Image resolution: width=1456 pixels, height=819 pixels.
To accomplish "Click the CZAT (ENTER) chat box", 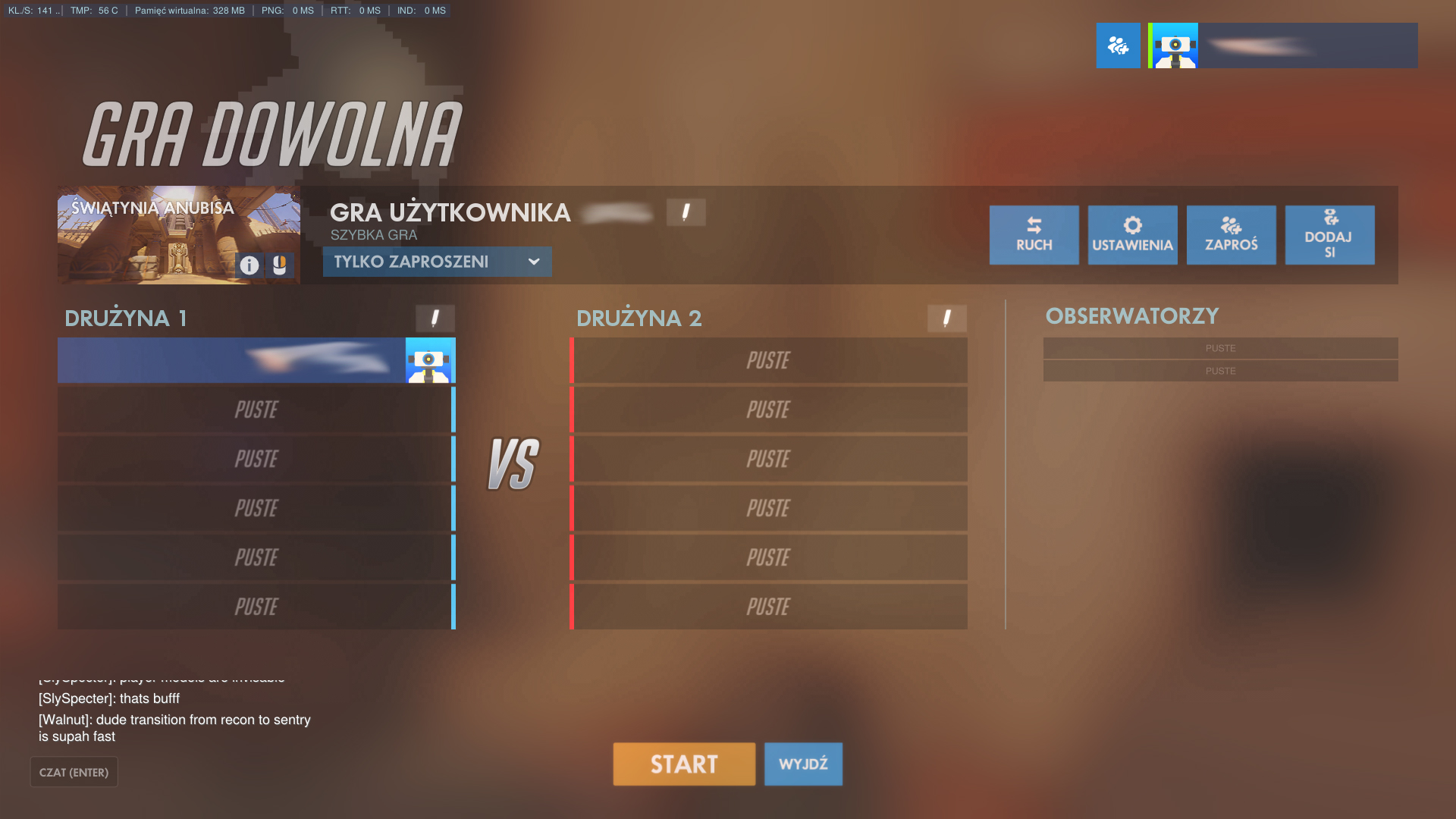I will (x=74, y=772).
